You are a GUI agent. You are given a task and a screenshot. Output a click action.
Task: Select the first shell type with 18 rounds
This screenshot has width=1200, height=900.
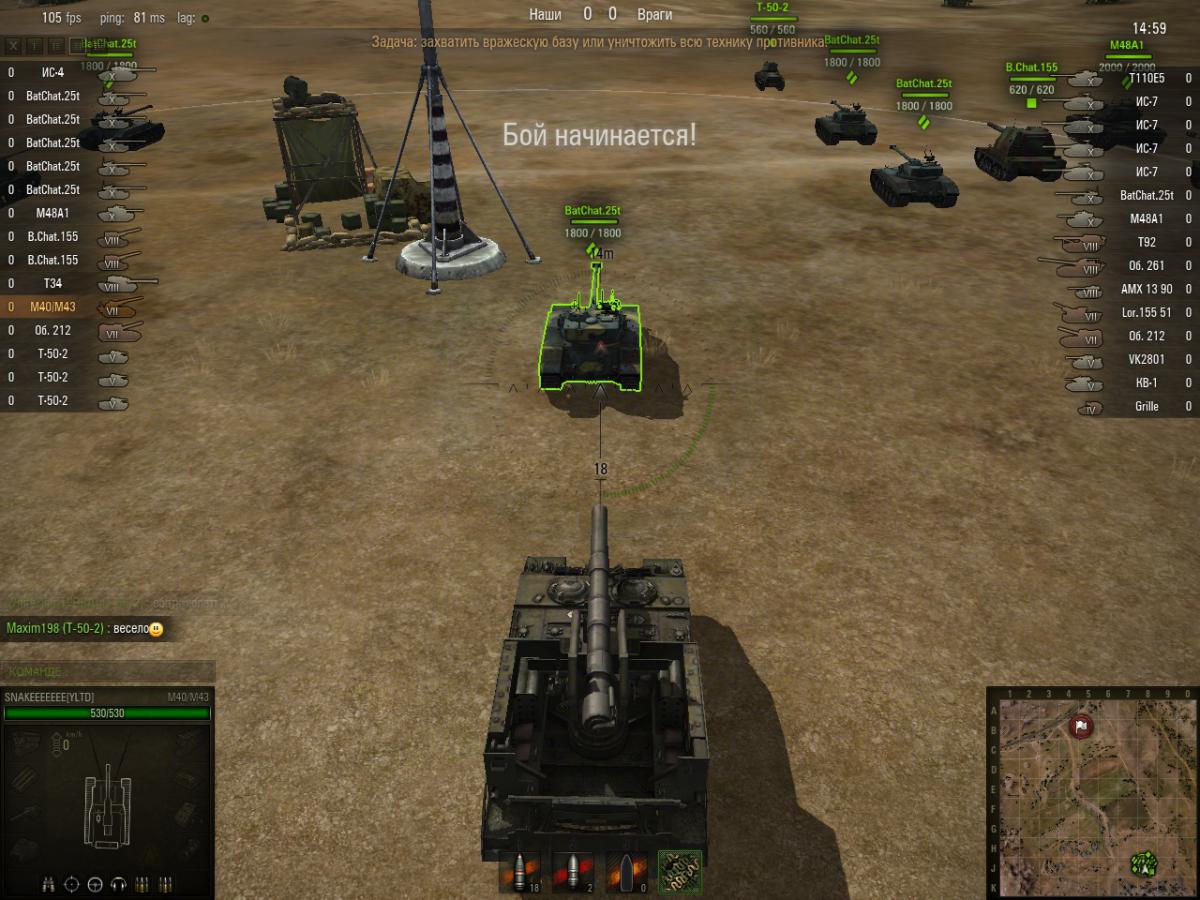point(520,872)
